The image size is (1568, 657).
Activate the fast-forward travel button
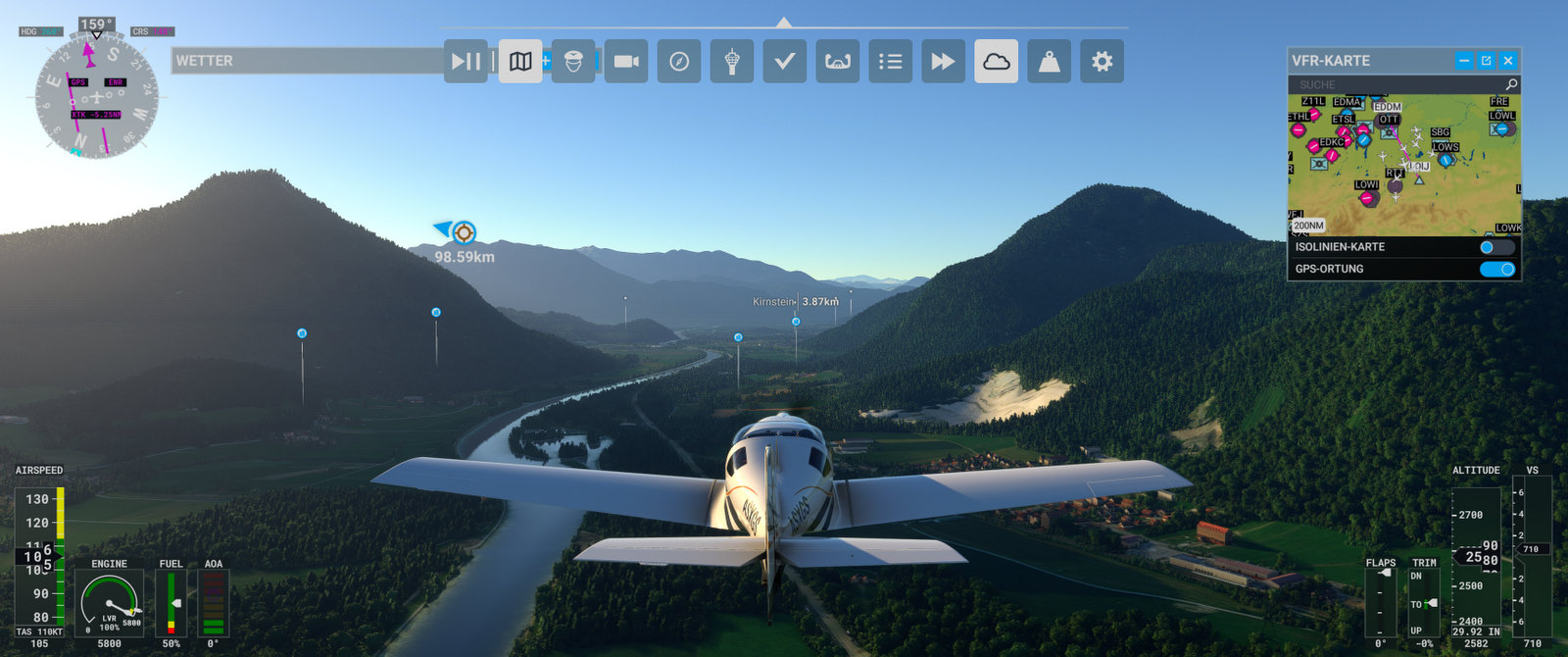(944, 61)
